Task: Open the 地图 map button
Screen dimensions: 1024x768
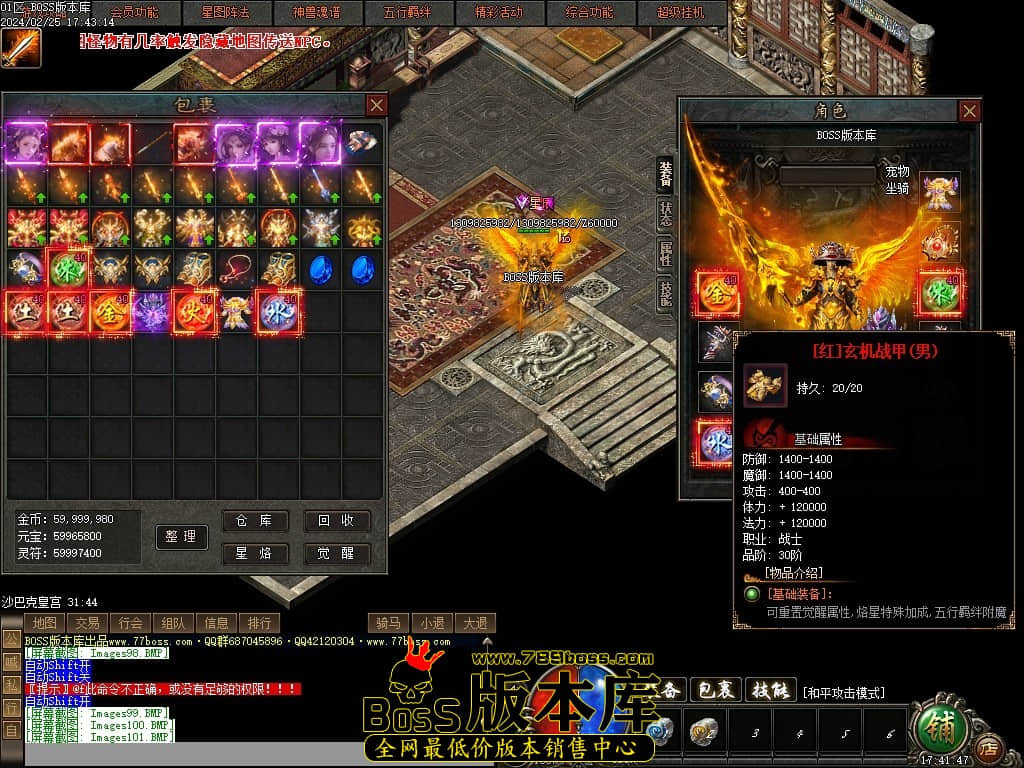Action: click(x=45, y=622)
